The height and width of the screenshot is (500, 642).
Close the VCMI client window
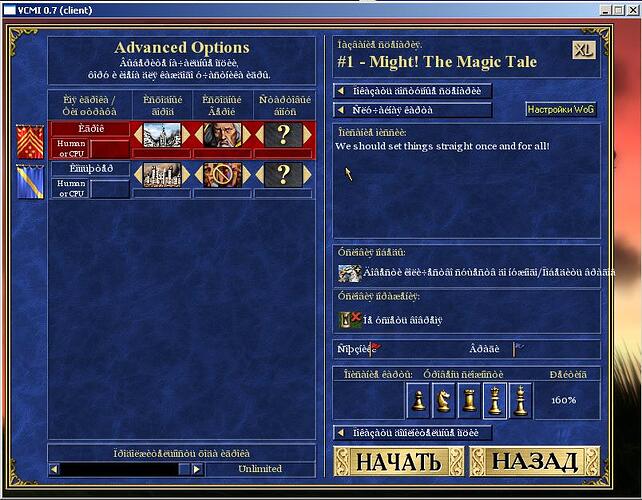point(632,8)
